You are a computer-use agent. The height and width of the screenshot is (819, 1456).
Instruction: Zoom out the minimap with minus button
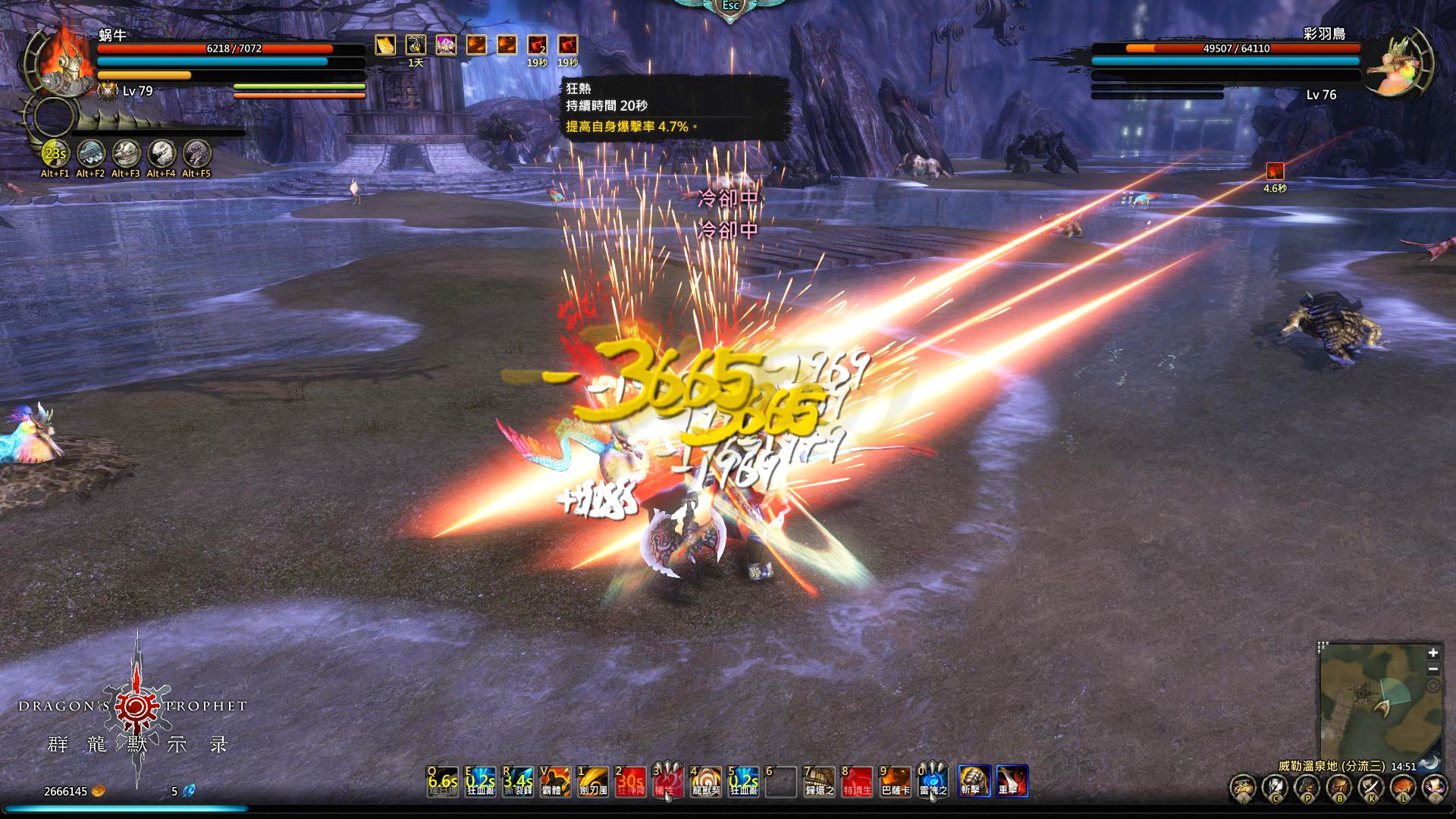point(1432,669)
